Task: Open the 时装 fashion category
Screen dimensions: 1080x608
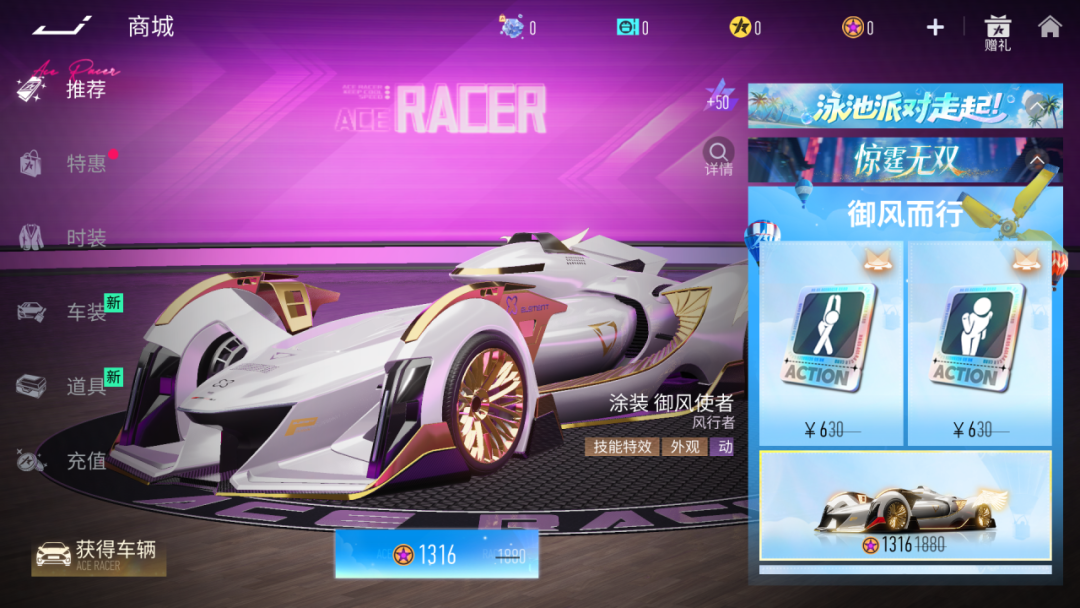Action: [x=85, y=238]
